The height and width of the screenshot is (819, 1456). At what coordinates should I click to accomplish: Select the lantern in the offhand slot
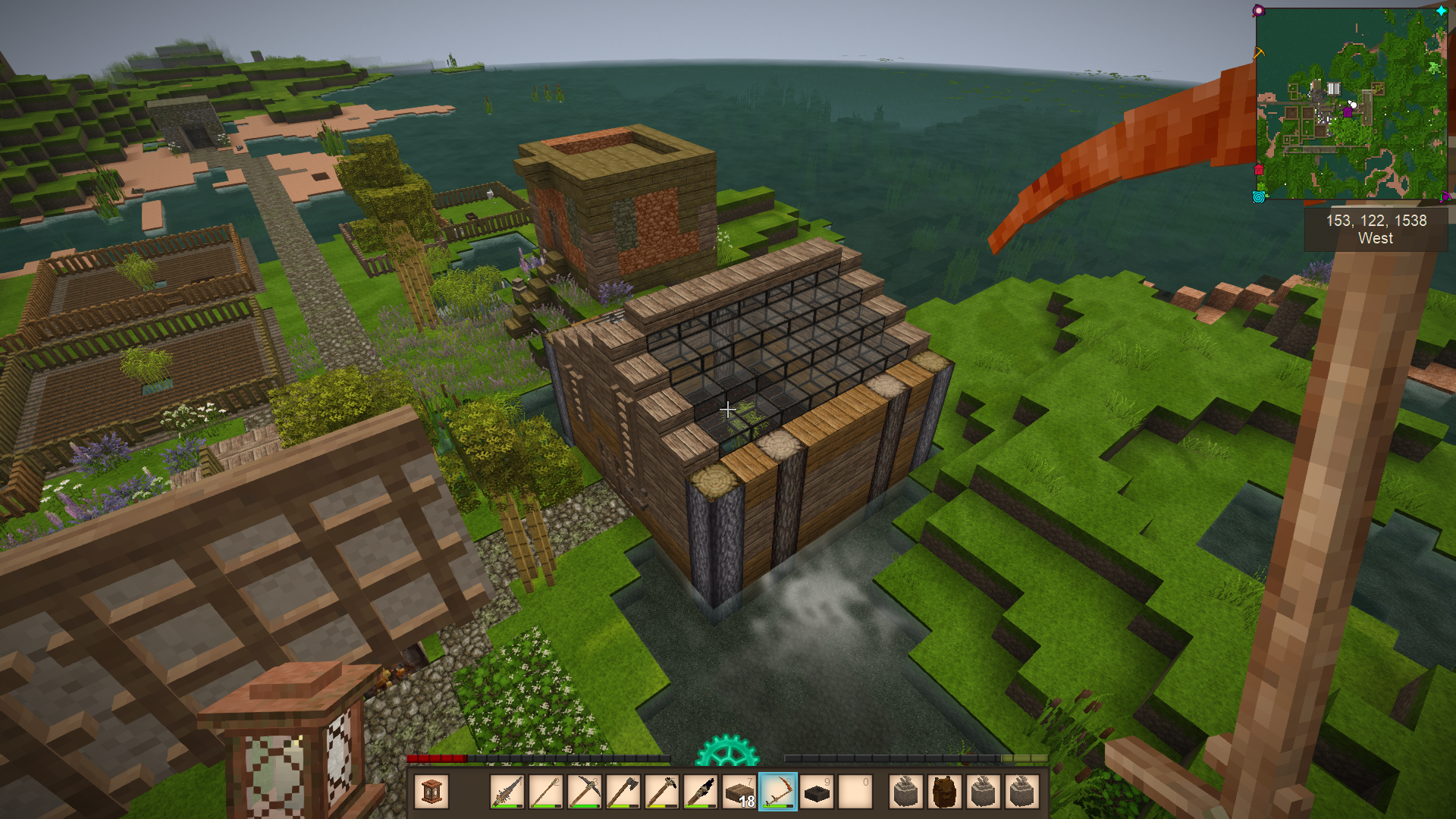(431, 792)
